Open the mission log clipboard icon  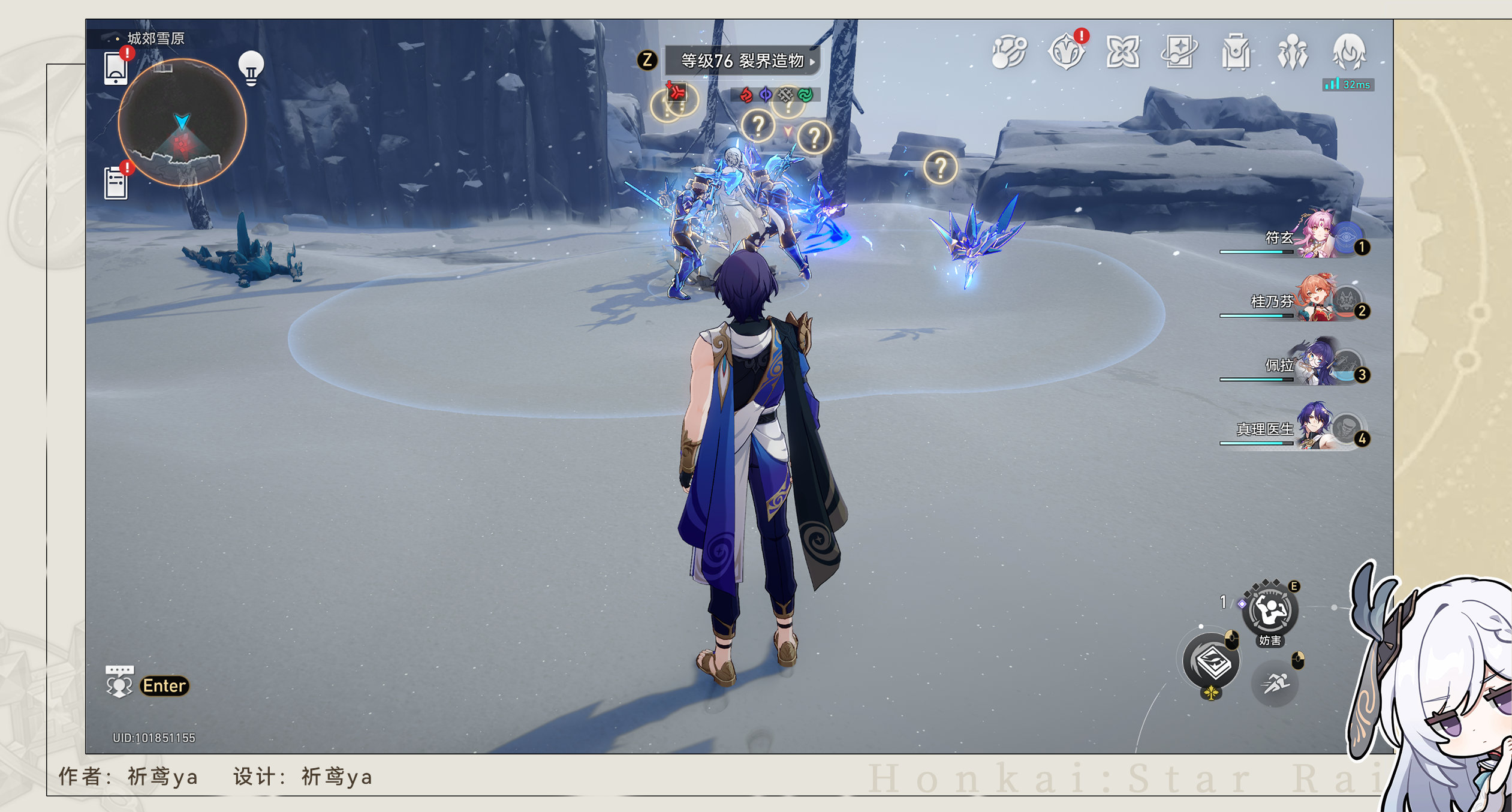[x=116, y=182]
